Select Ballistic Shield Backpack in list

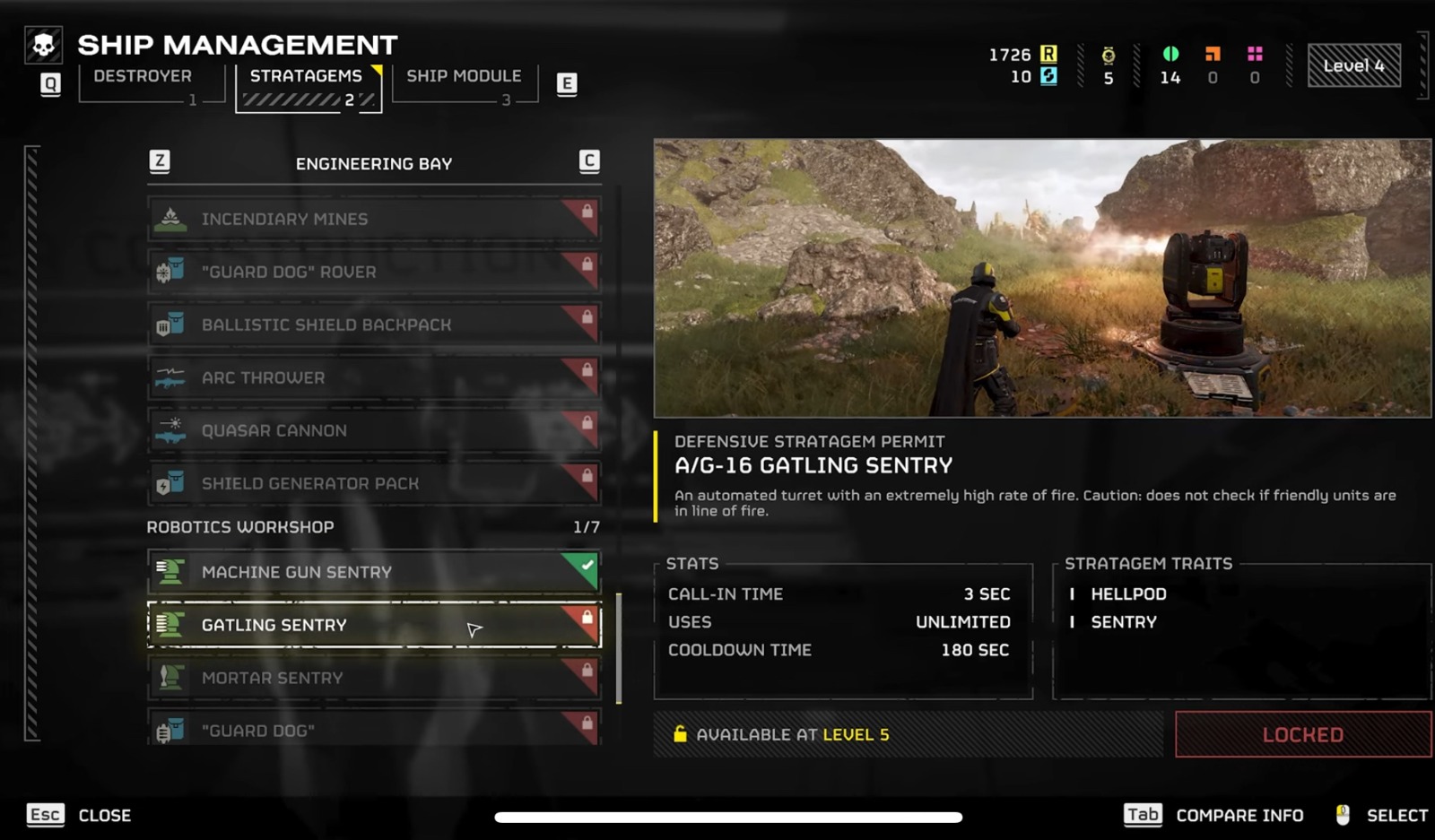374,325
